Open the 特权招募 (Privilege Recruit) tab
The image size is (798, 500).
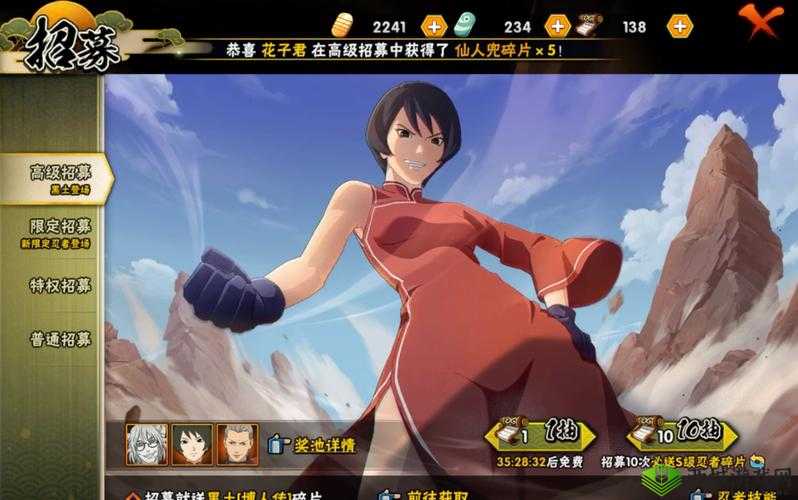pos(55,285)
